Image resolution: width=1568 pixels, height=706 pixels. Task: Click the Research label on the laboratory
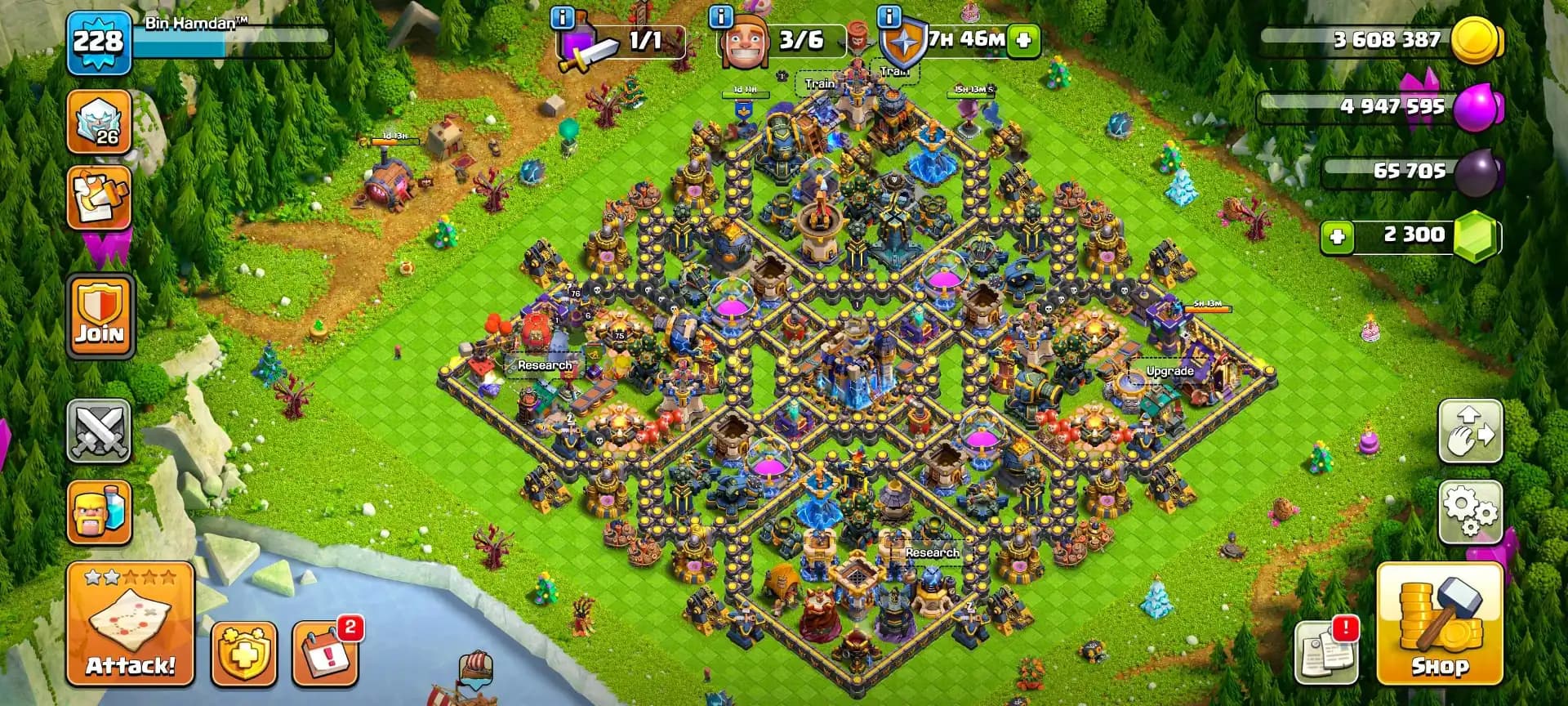click(x=543, y=366)
